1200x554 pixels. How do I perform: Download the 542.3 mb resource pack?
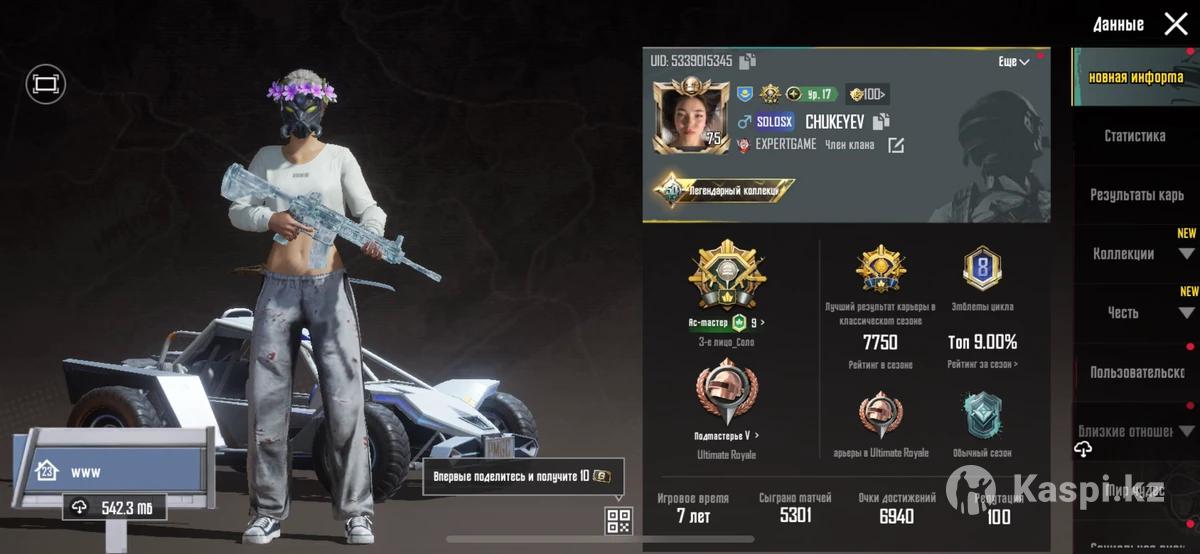tap(113, 508)
